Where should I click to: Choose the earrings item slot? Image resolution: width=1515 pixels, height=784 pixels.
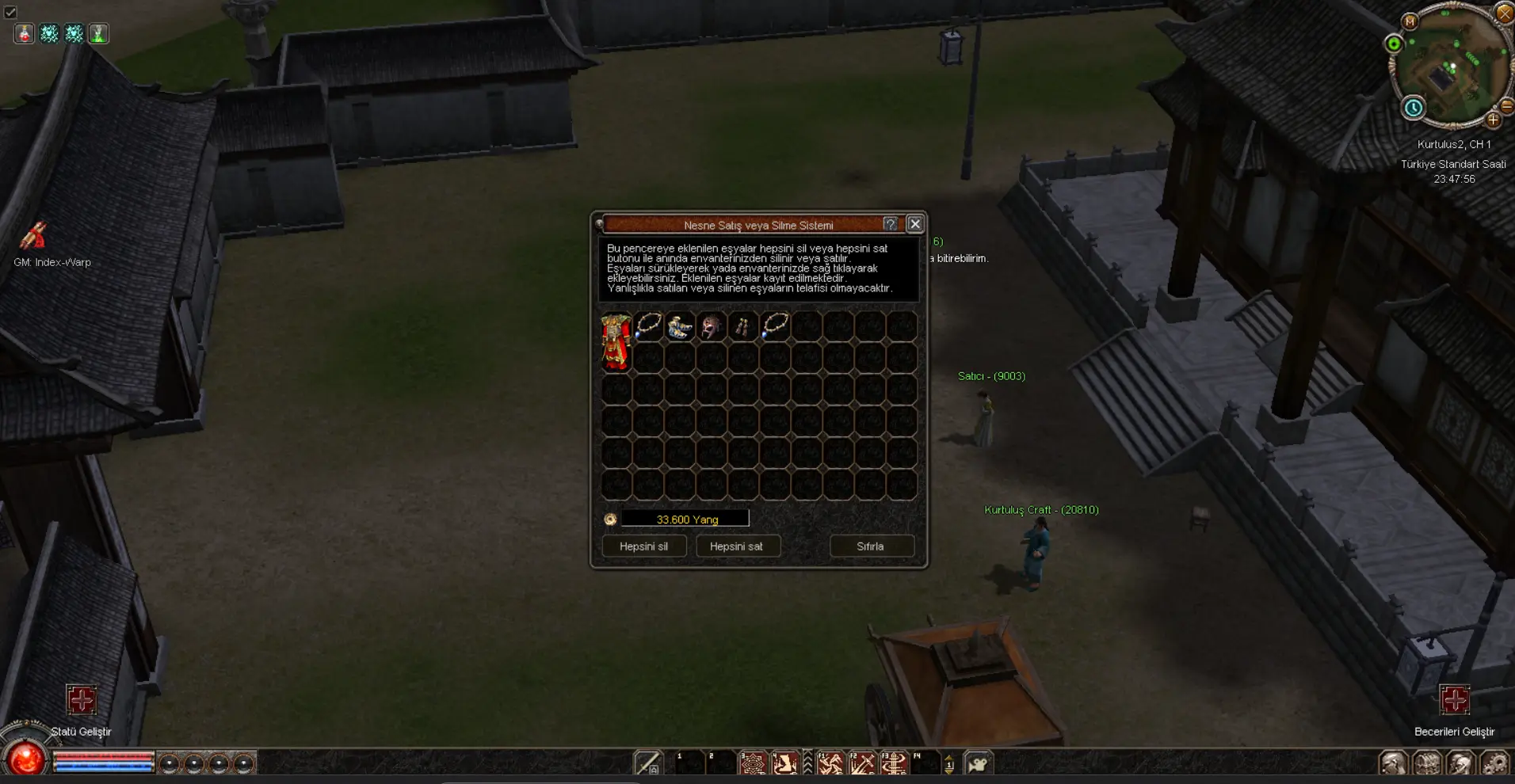(x=742, y=326)
